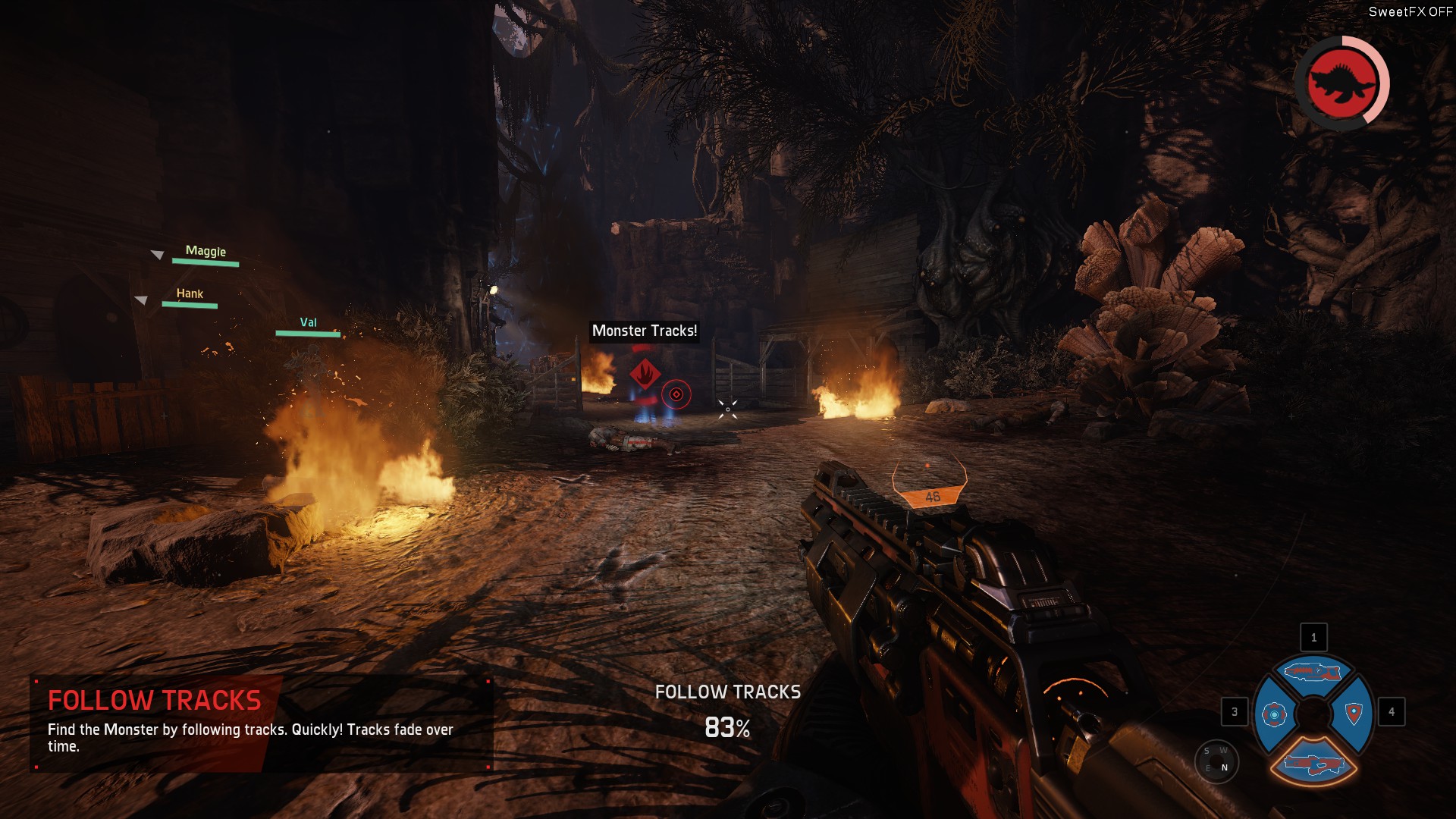This screenshot has height=819, width=1456.
Task: Activate the personal shield ability
Action: pos(1354,713)
